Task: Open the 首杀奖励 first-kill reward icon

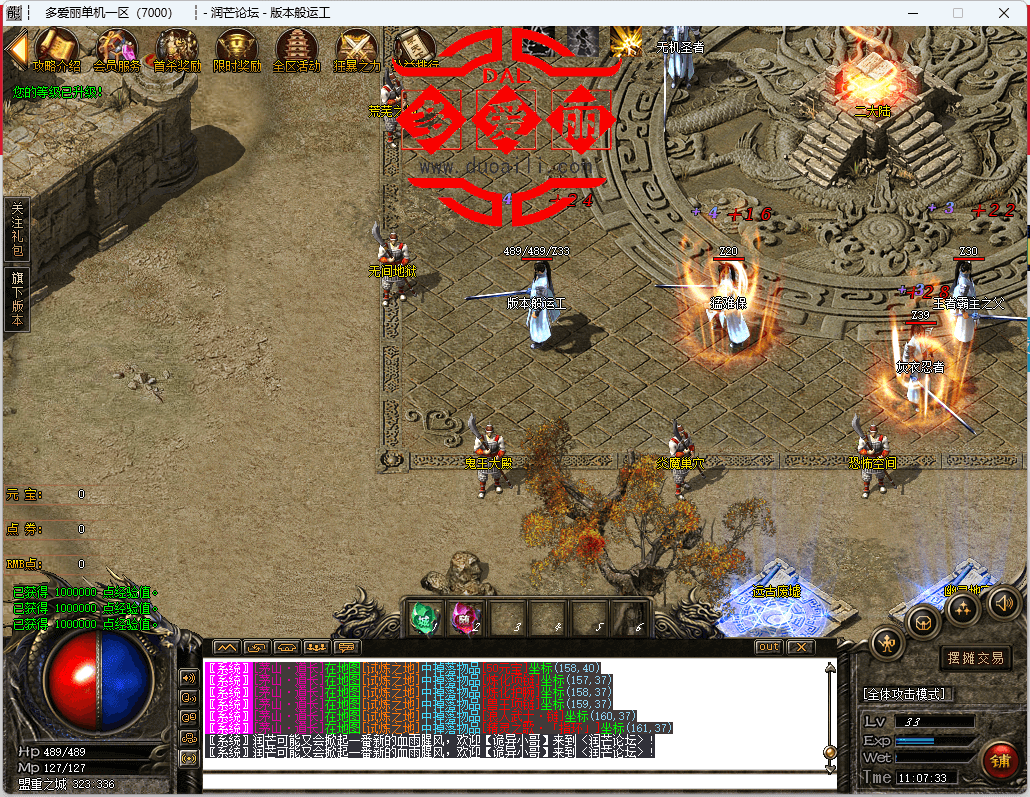Action: pyautogui.click(x=177, y=47)
